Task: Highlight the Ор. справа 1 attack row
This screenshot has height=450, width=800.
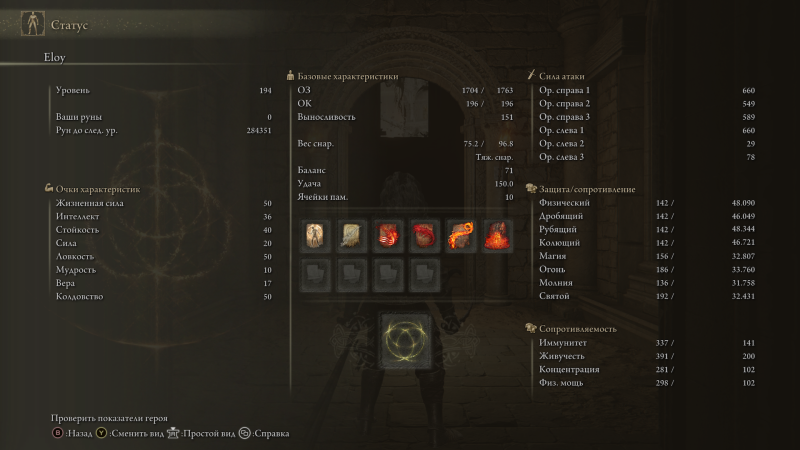Action: point(646,90)
